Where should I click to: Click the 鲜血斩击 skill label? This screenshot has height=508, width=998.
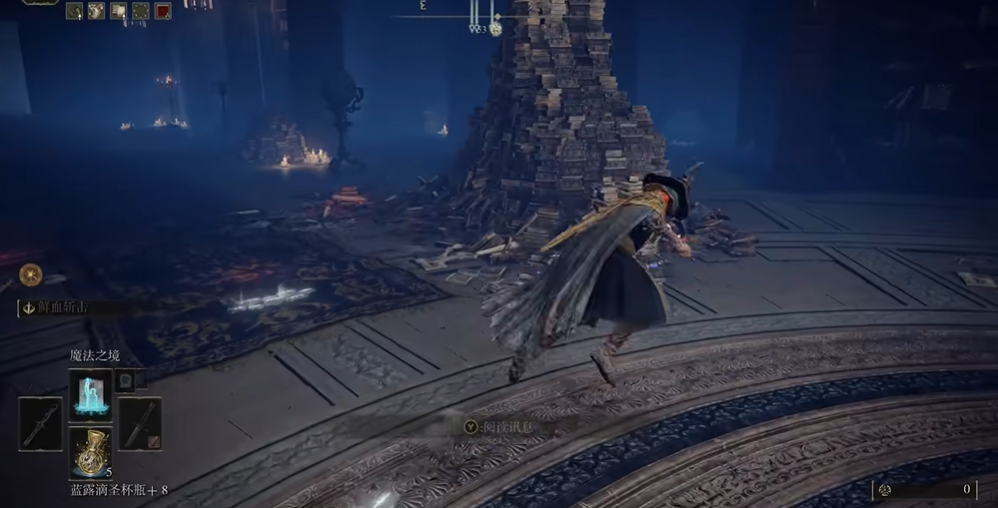(62, 307)
